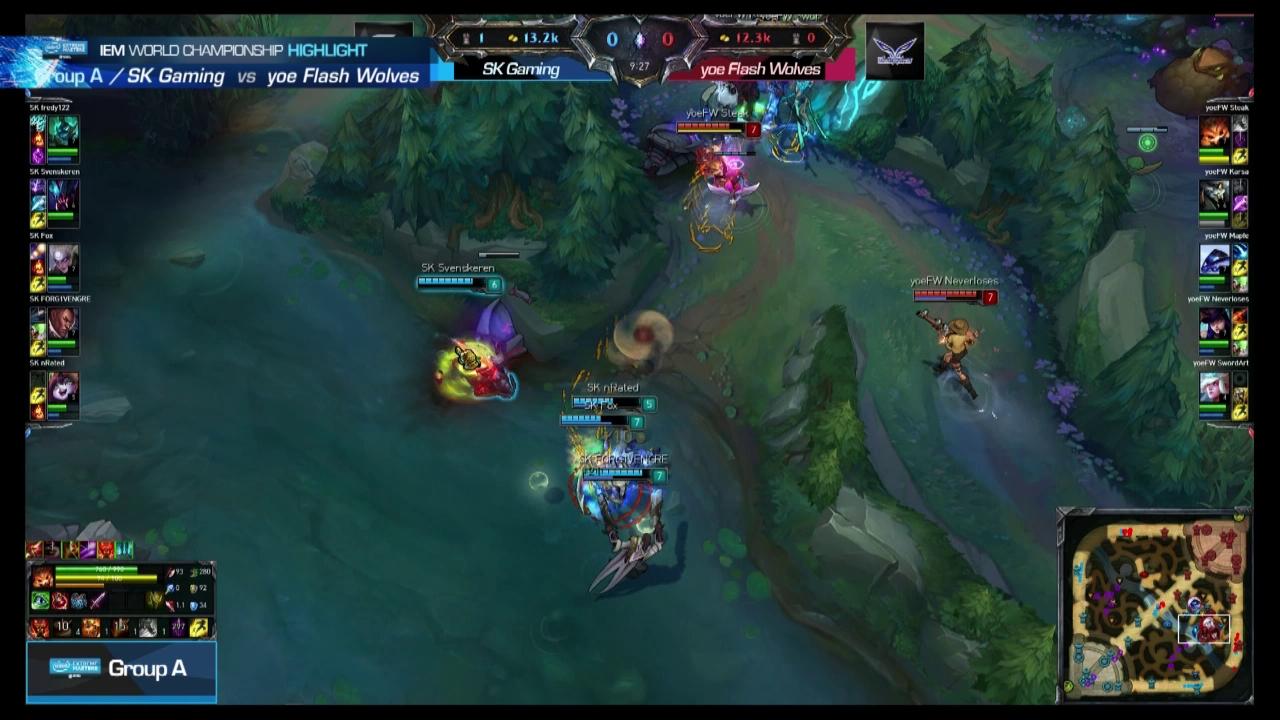Click the attack damage sword stat icon
This screenshot has width=1280, height=720.
(171, 572)
